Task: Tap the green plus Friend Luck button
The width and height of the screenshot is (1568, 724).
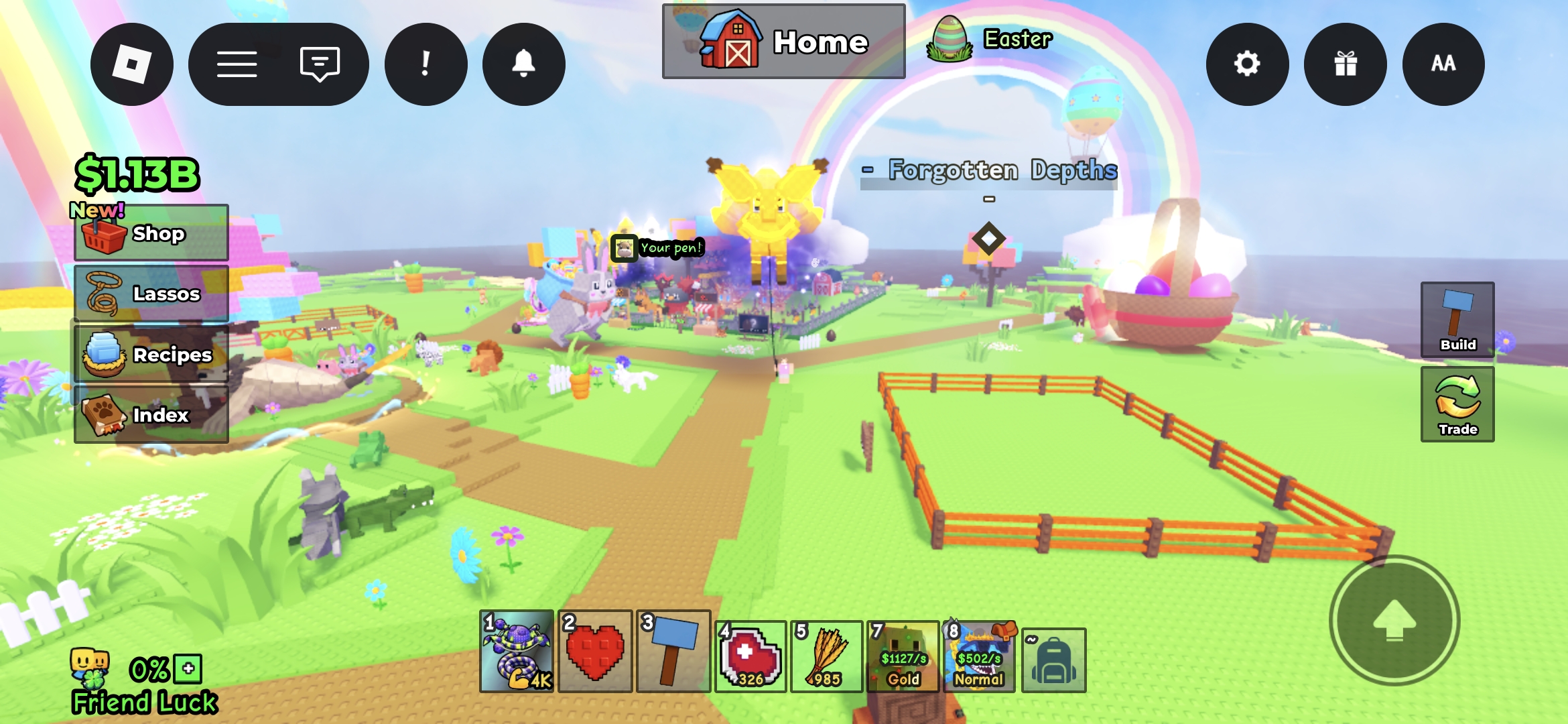Action: [188, 668]
